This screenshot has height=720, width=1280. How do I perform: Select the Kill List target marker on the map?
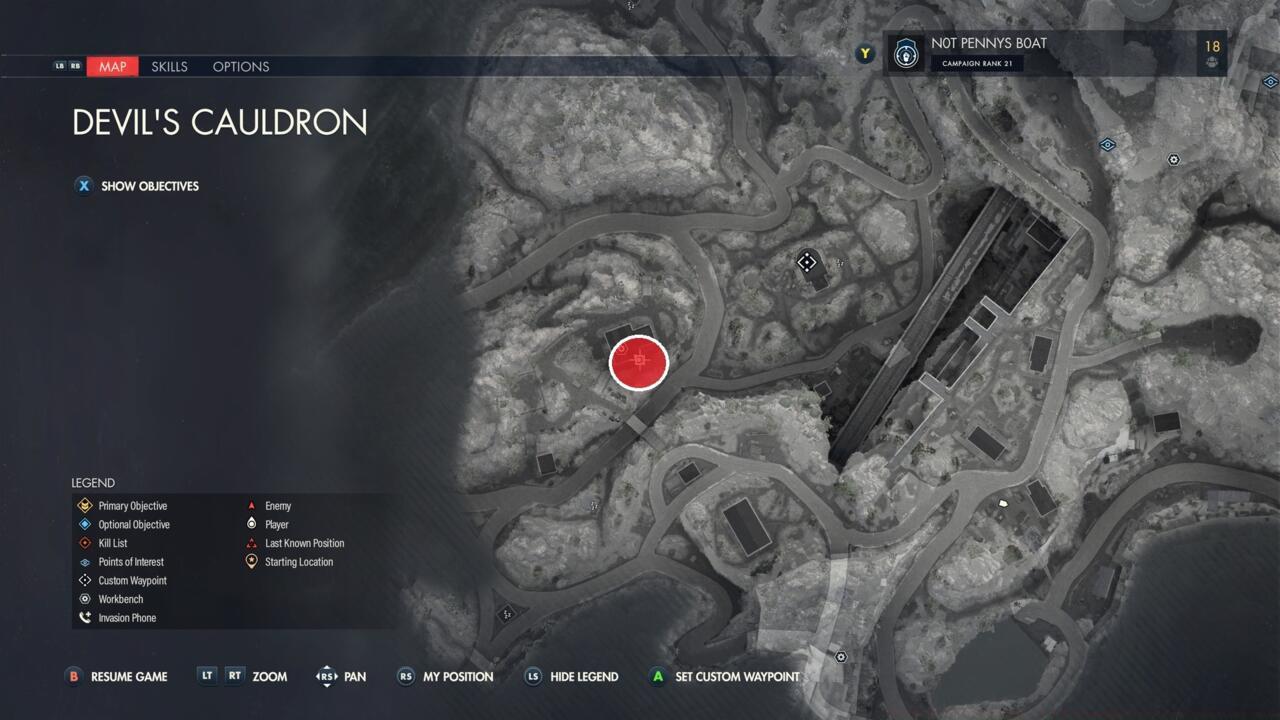point(639,362)
